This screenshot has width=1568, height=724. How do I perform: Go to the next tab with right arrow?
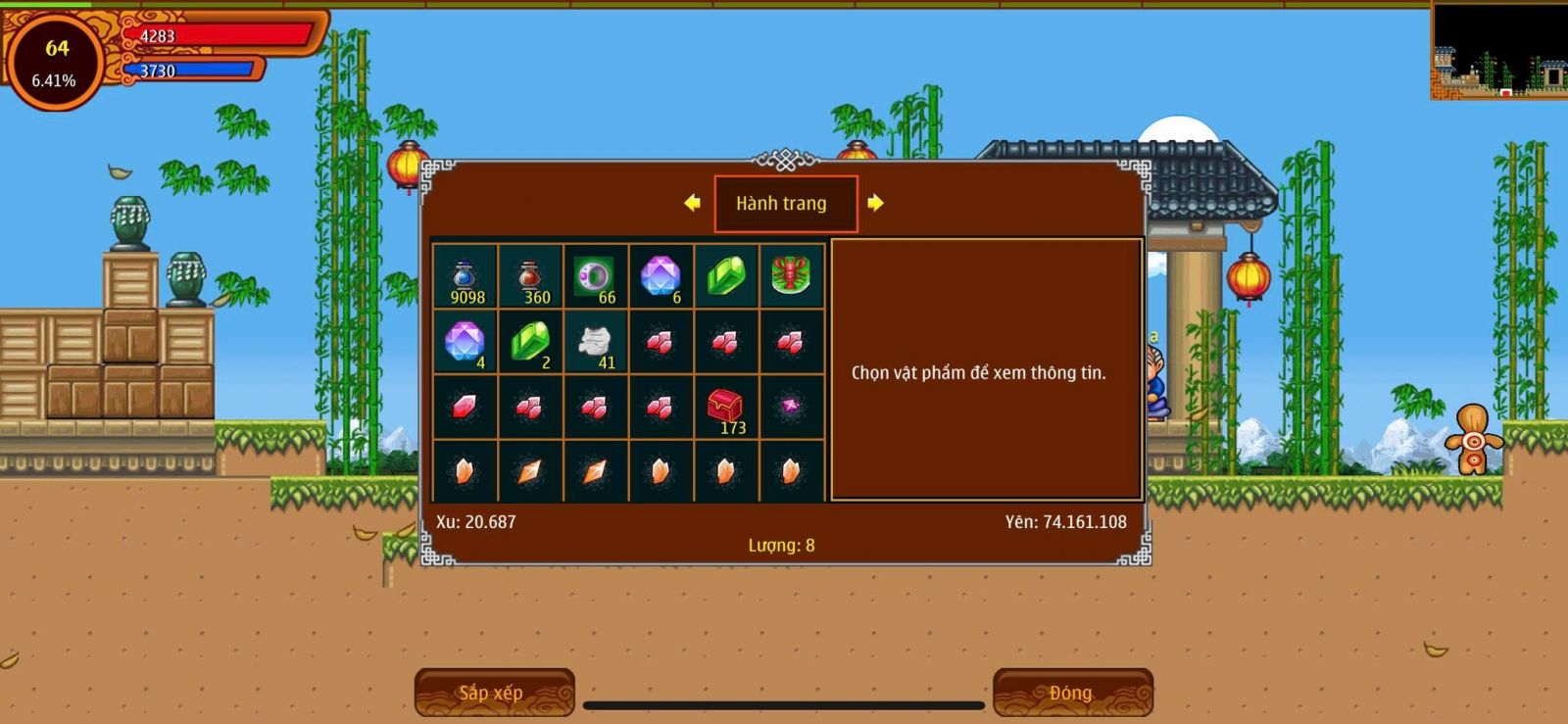pyautogui.click(x=875, y=203)
